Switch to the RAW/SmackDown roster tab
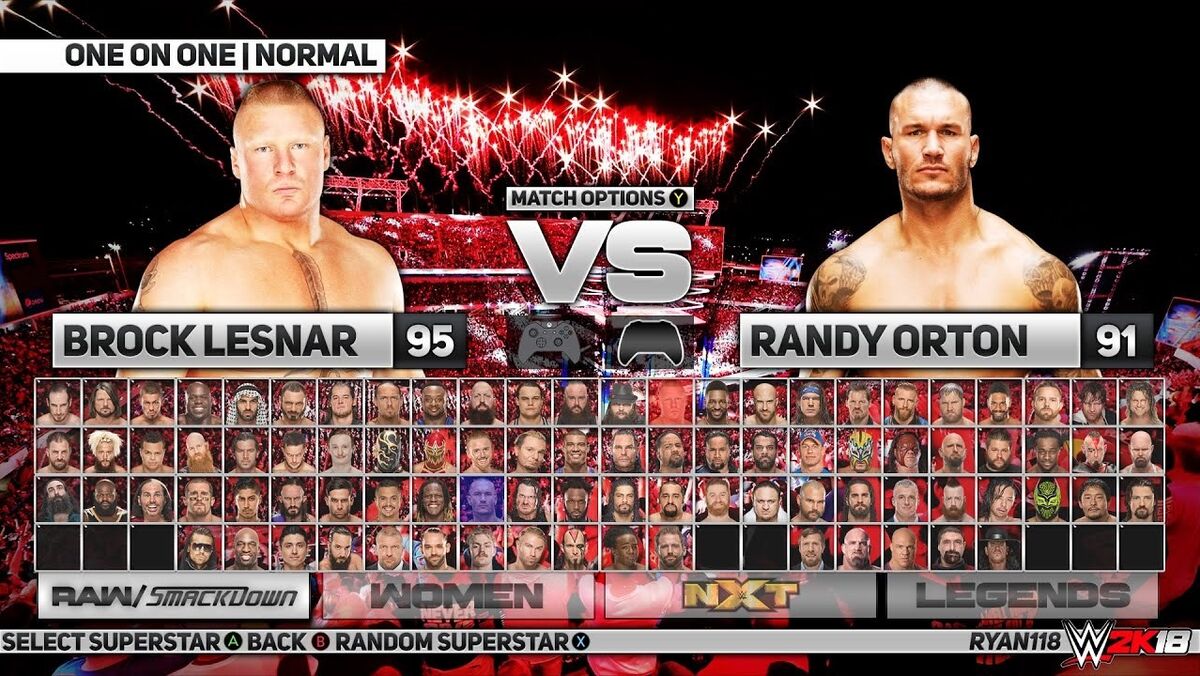Screen dimensions: 1200x676 pyautogui.click(x=174, y=596)
